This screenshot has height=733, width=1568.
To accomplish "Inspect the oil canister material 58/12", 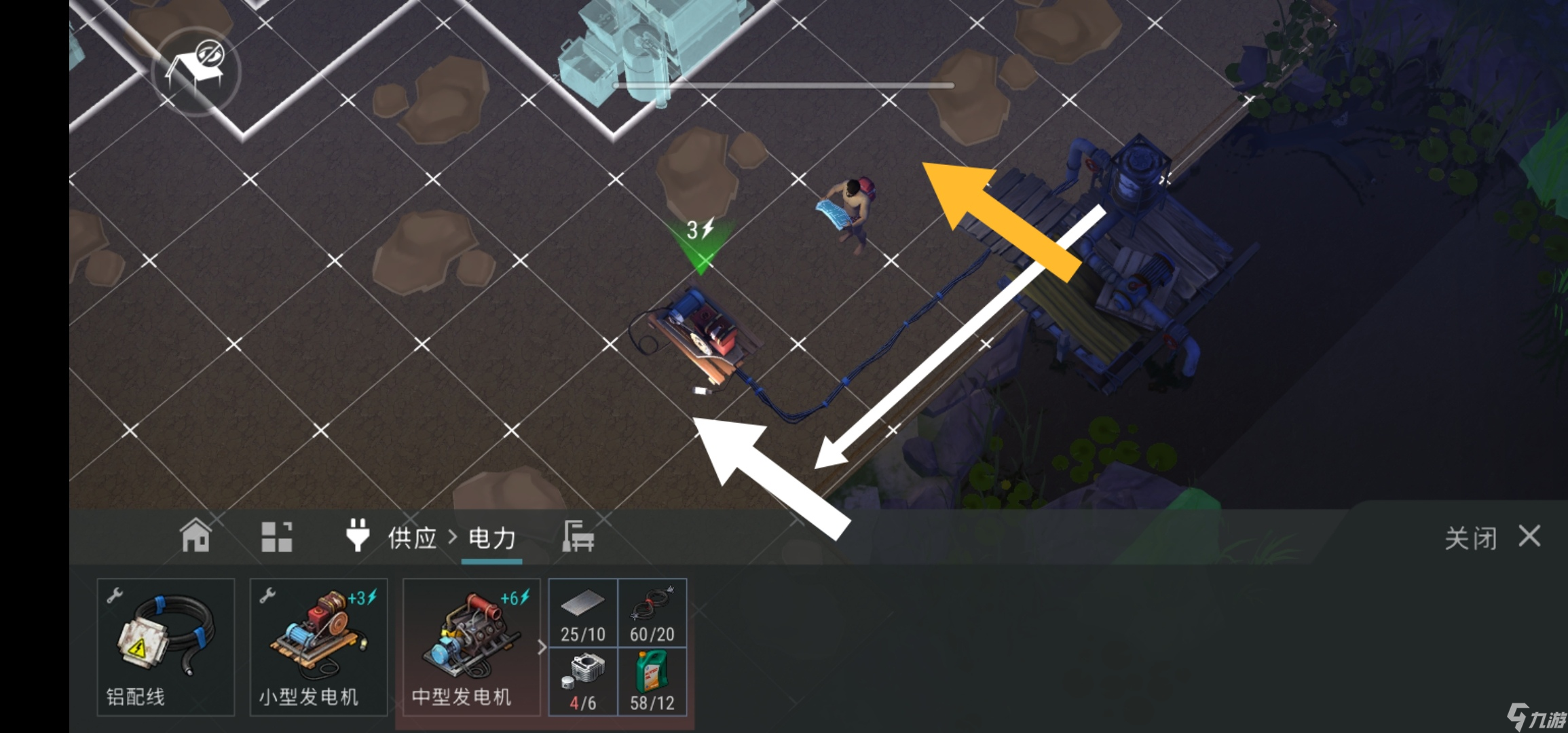I will coord(652,682).
